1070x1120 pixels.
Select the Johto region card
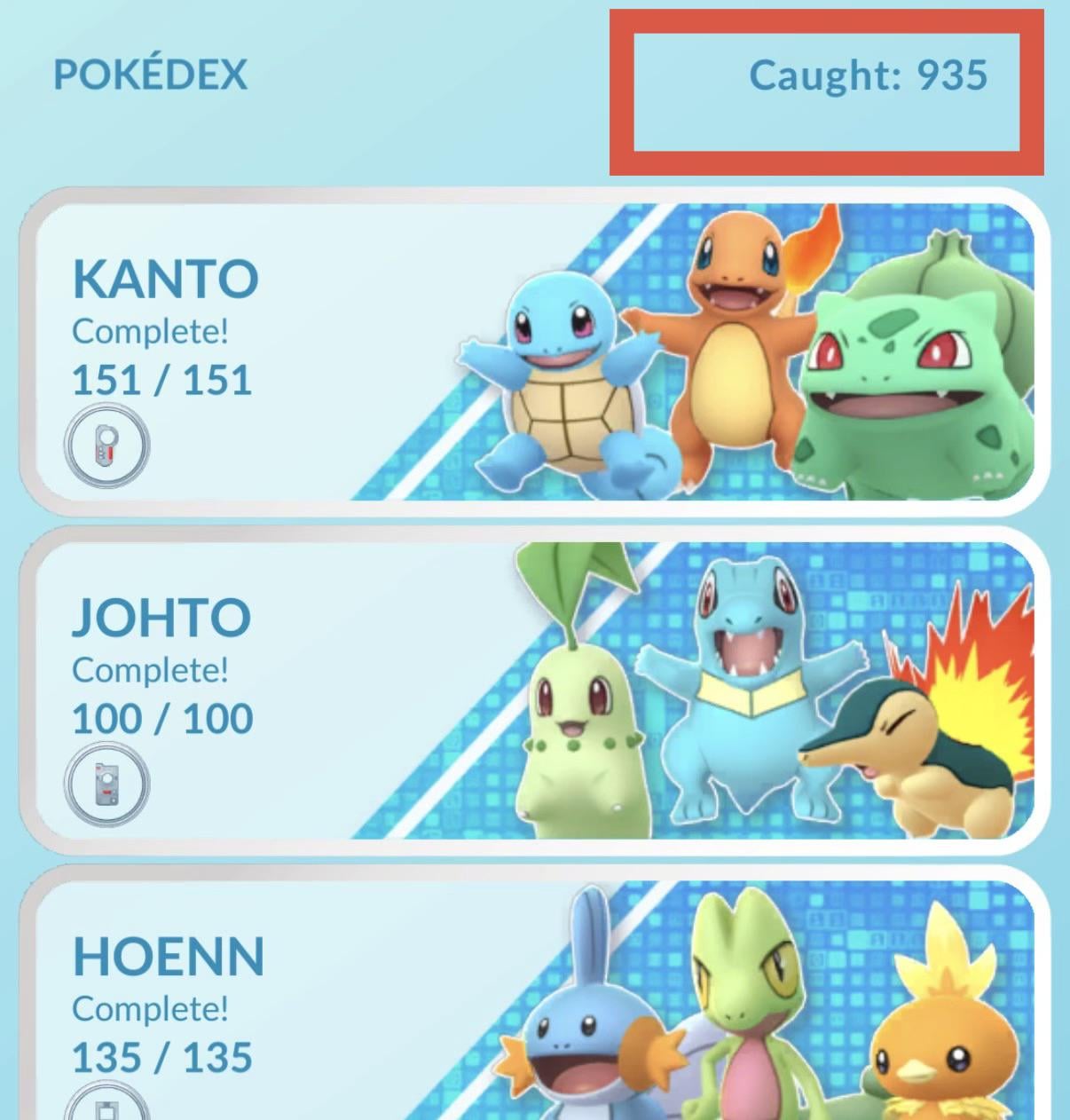click(532, 690)
